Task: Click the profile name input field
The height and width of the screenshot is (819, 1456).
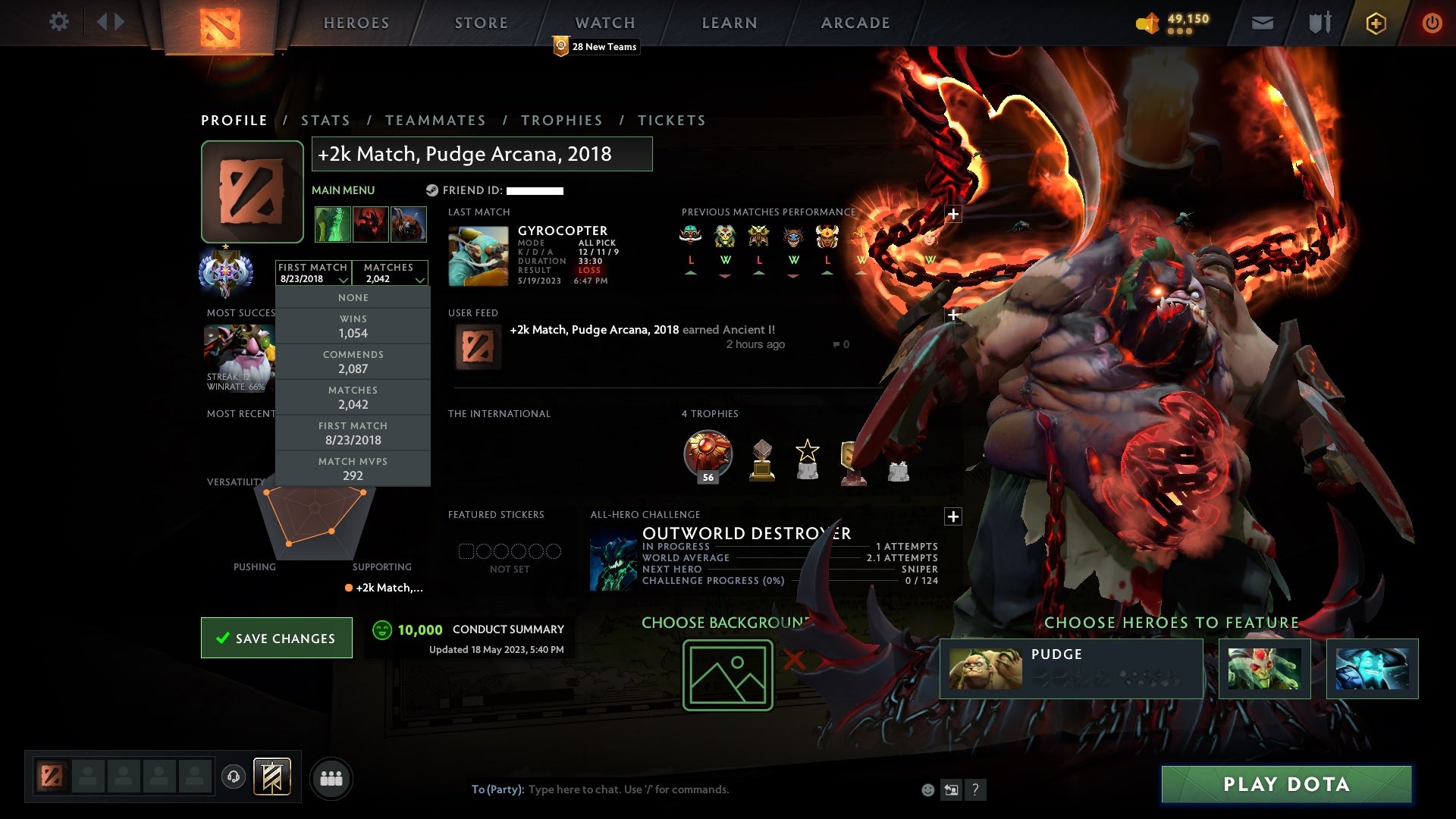Action: click(x=482, y=154)
